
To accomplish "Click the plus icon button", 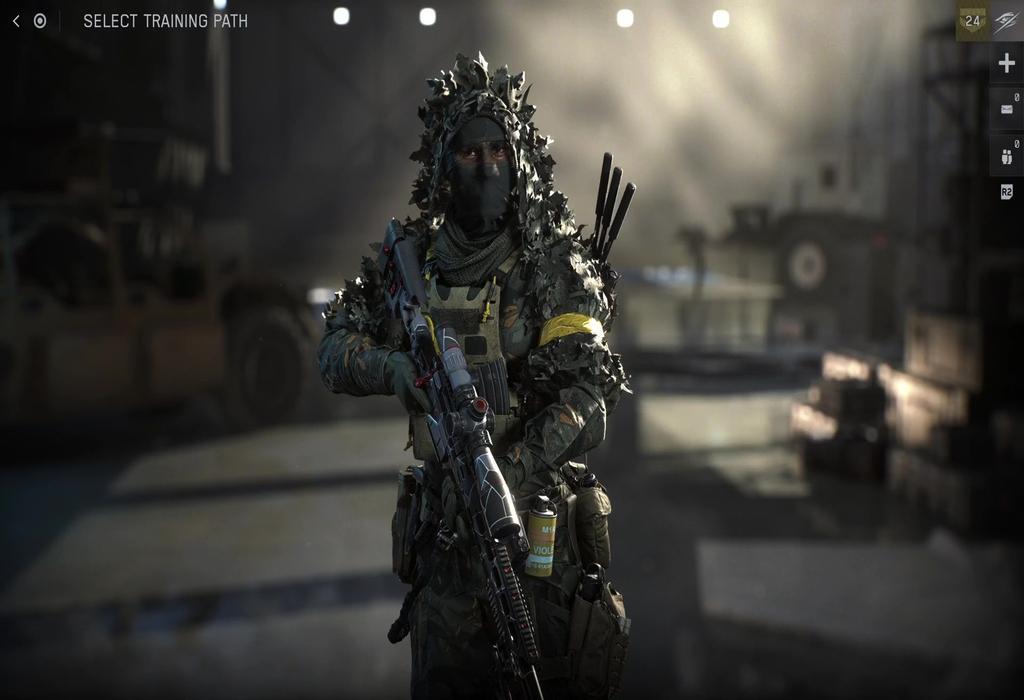I will coord(1006,64).
